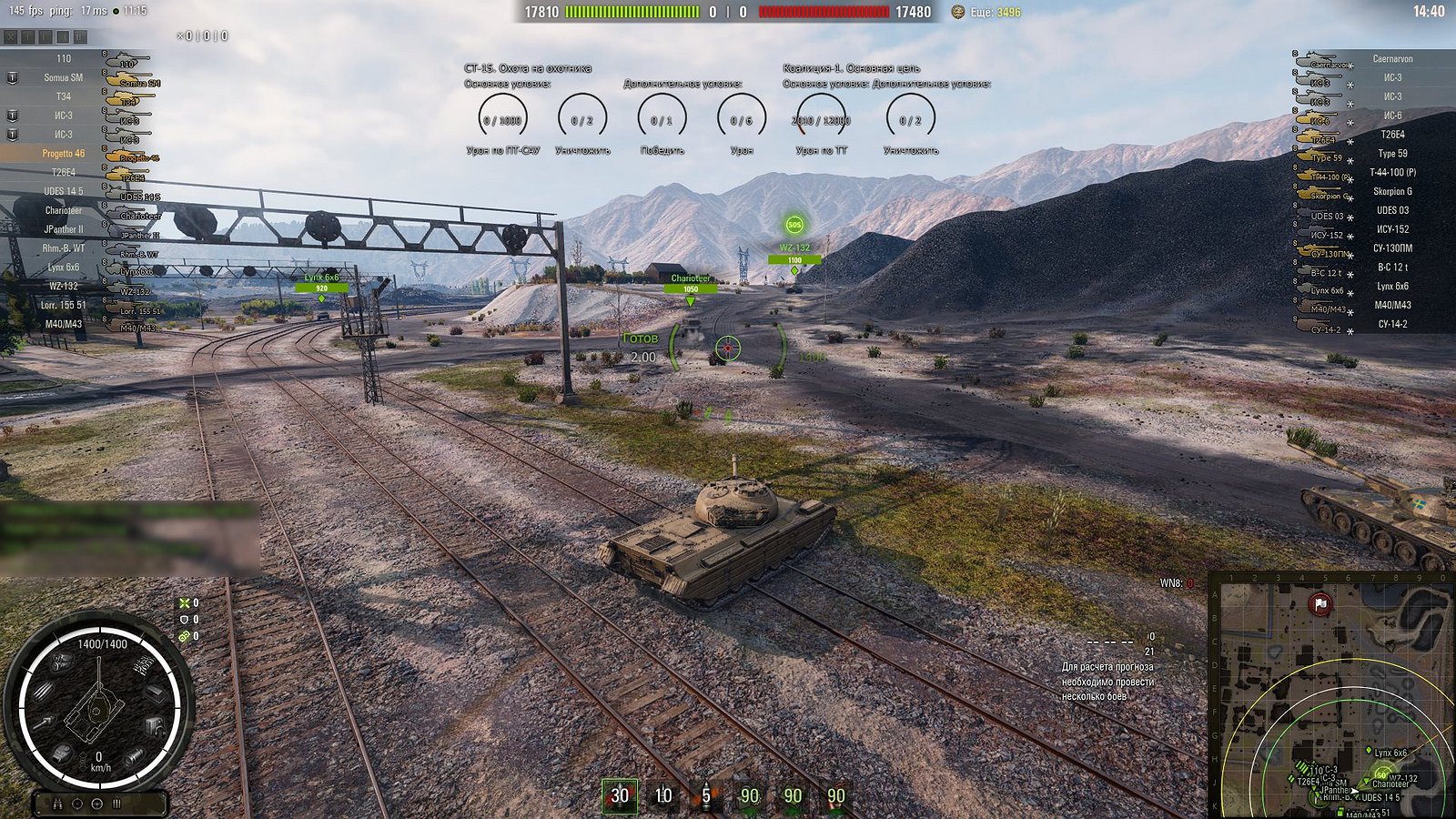Switch to the shell slot with 10 rounds

click(663, 795)
